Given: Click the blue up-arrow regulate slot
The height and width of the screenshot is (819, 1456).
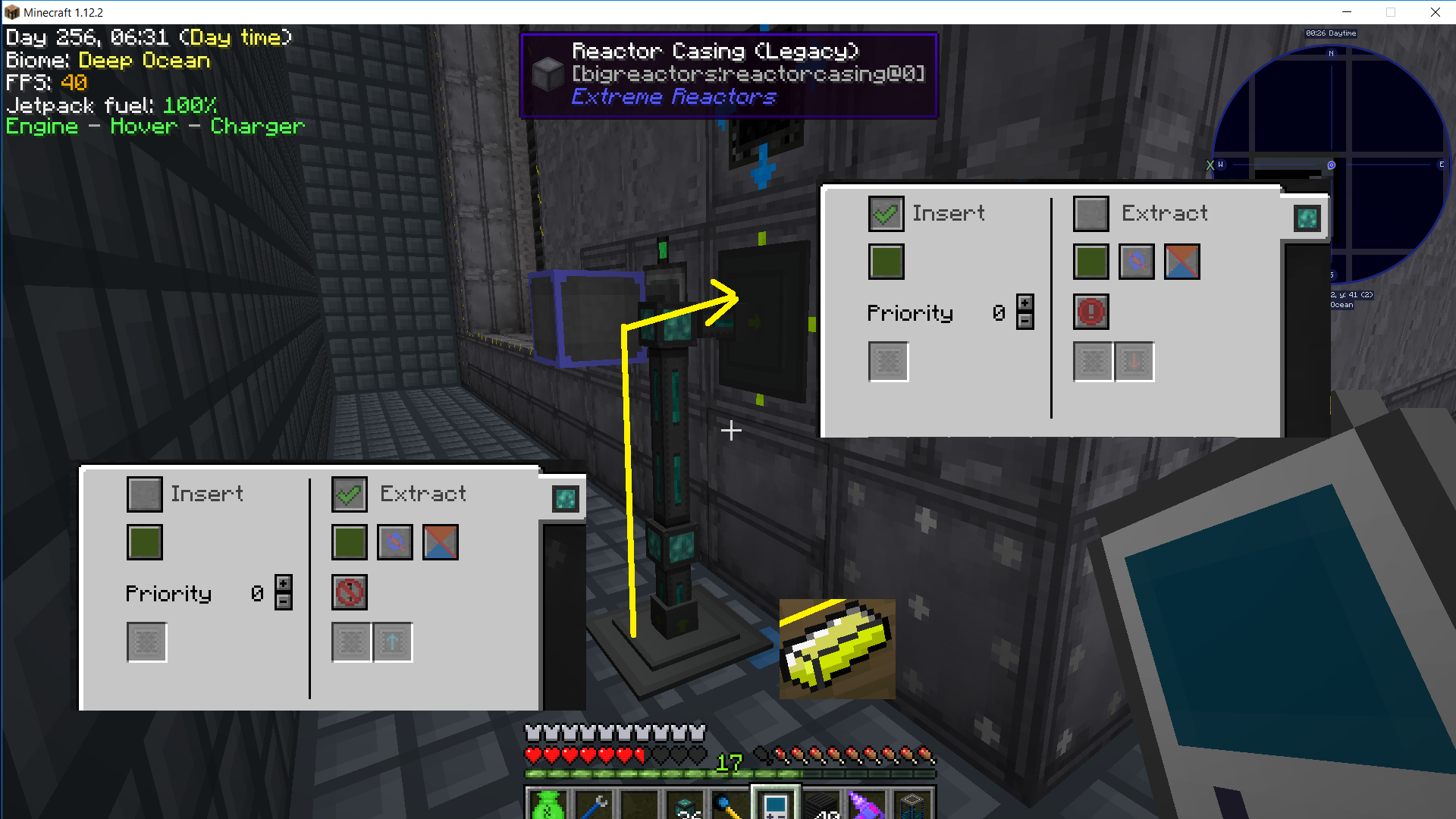Looking at the screenshot, I should (x=392, y=641).
